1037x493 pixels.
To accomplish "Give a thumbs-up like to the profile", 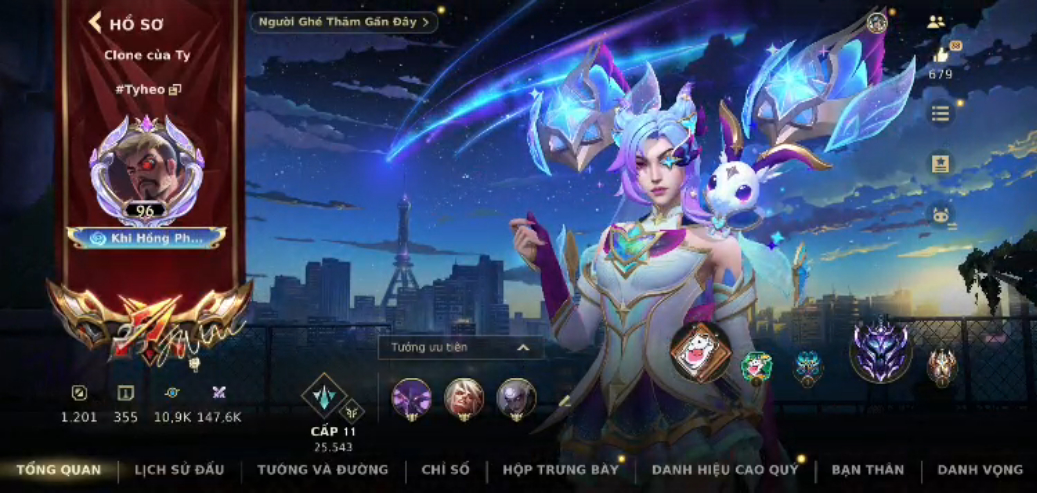I will coord(941,55).
